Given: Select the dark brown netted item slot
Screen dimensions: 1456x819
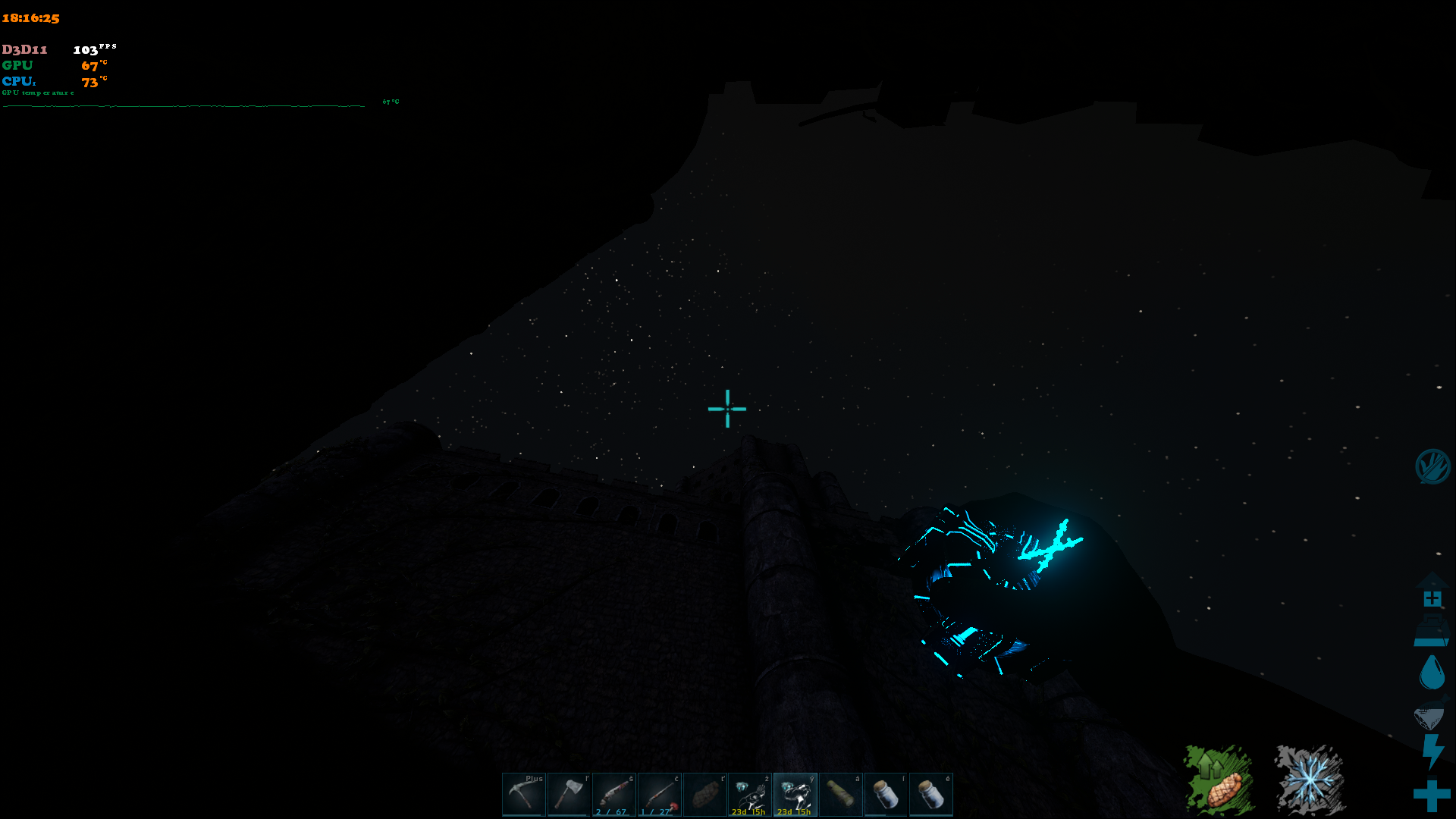Looking at the screenshot, I should point(704,794).
